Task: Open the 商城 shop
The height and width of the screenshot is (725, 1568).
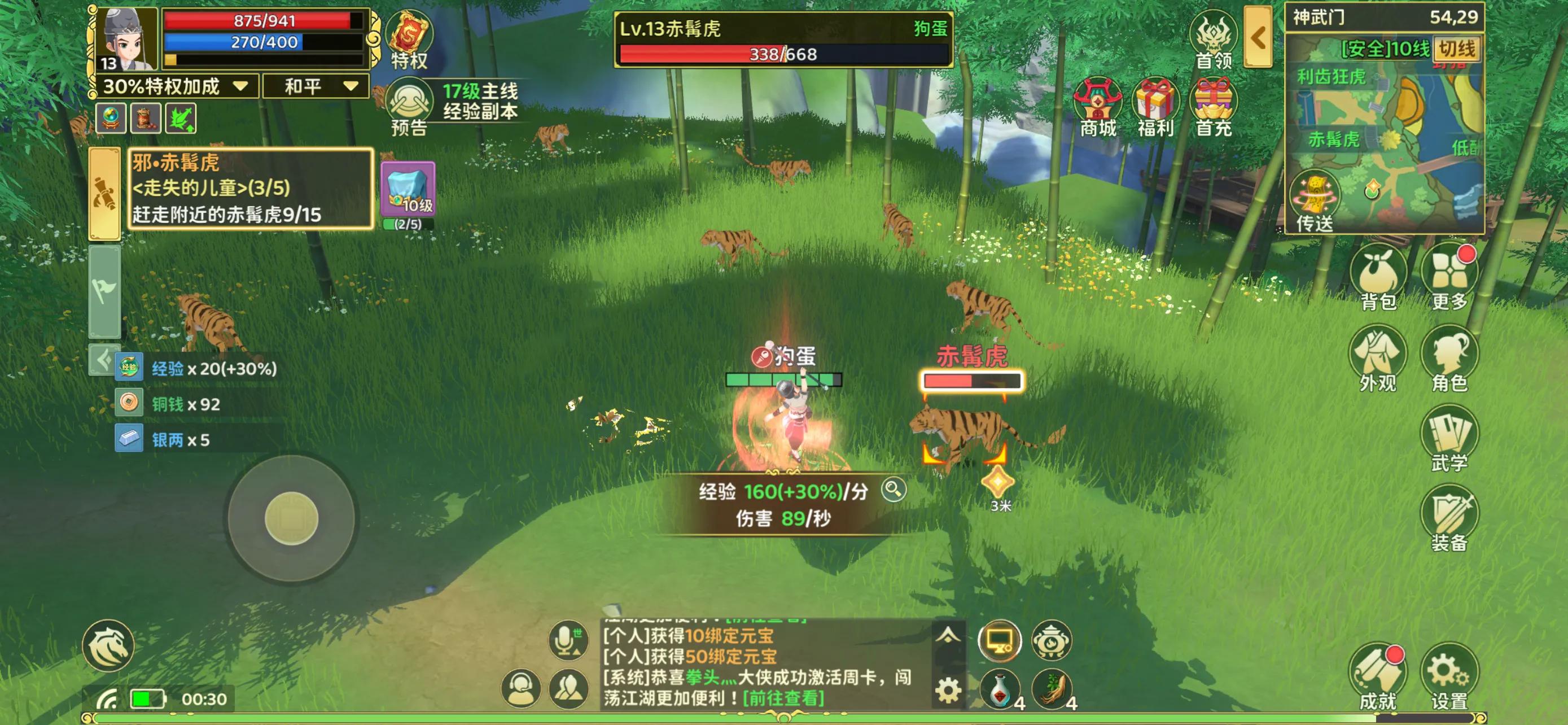Action: pos(1098,107)
